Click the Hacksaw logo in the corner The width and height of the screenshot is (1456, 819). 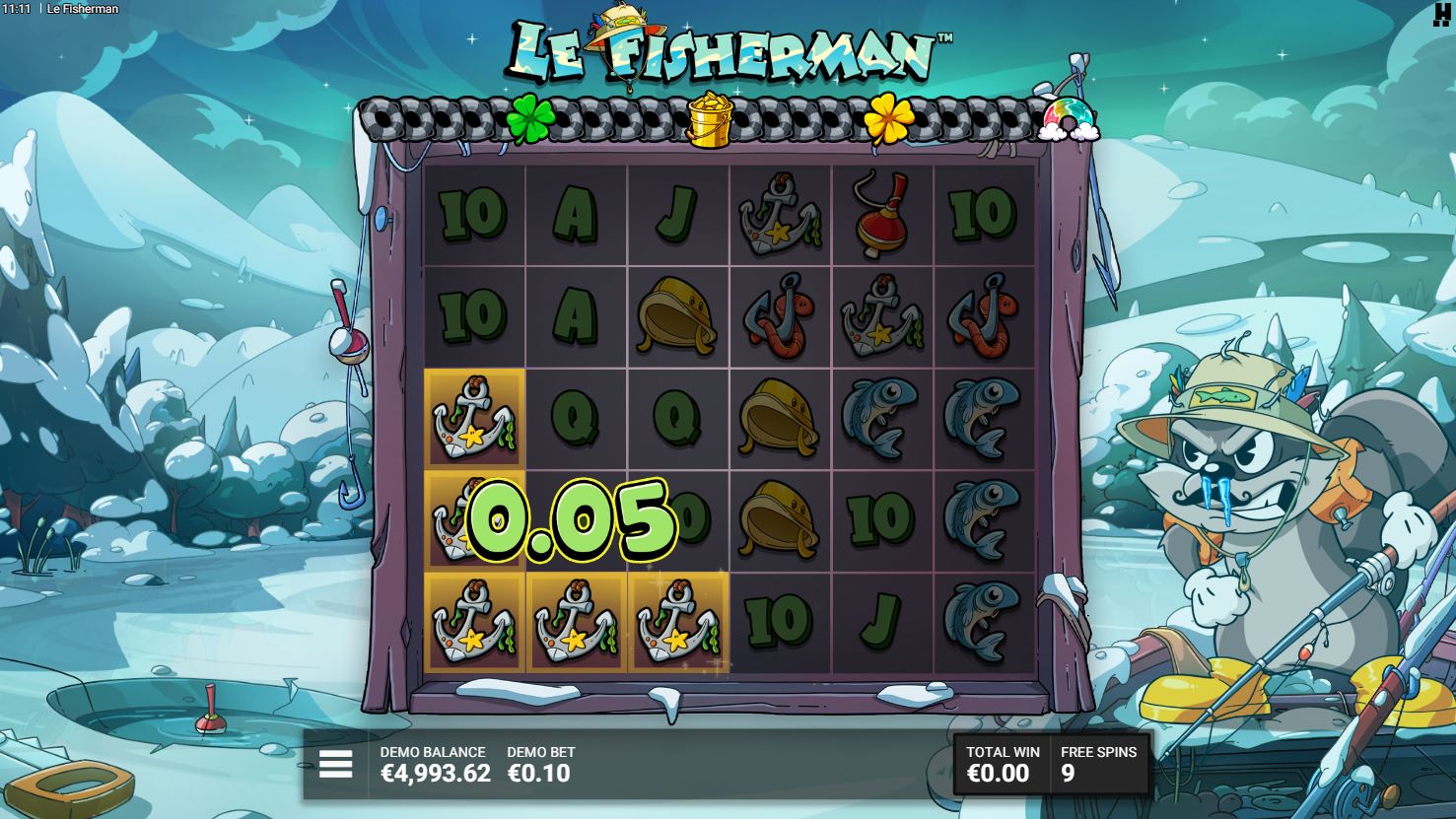1442,15
